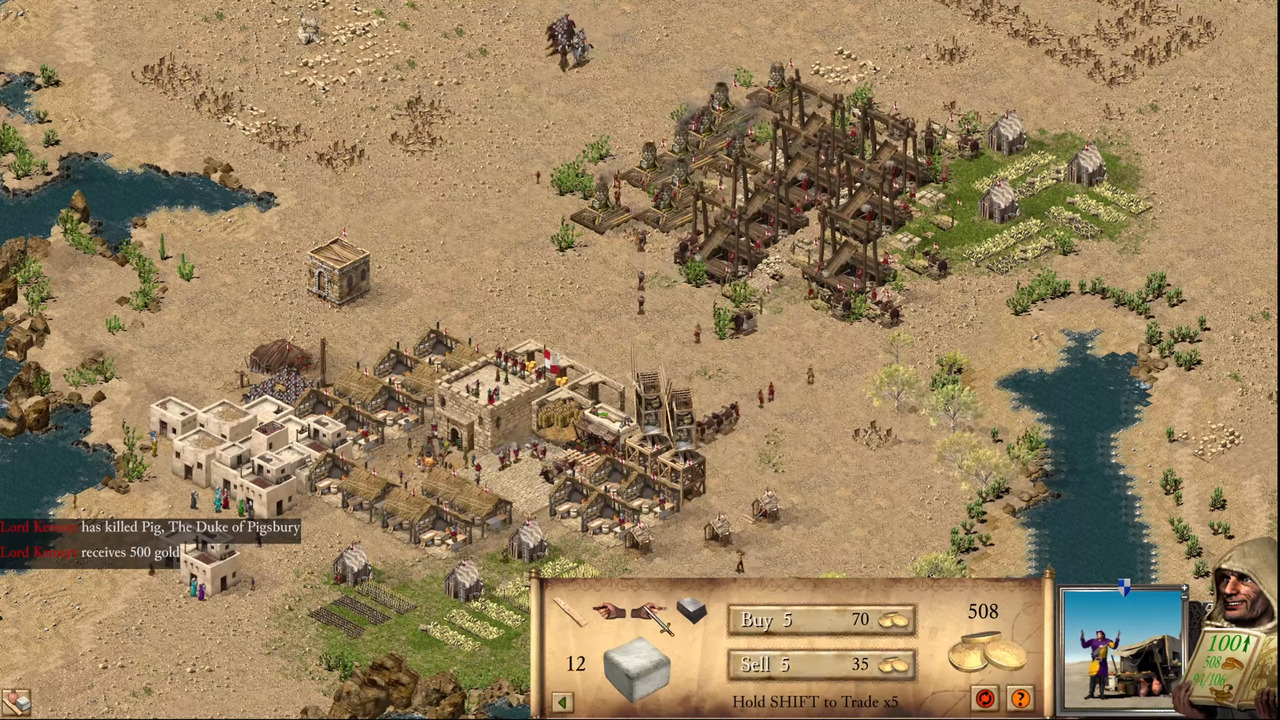Select the wood plank trade good
This screenshot has height=720, width=1280.
coord(569,611)
